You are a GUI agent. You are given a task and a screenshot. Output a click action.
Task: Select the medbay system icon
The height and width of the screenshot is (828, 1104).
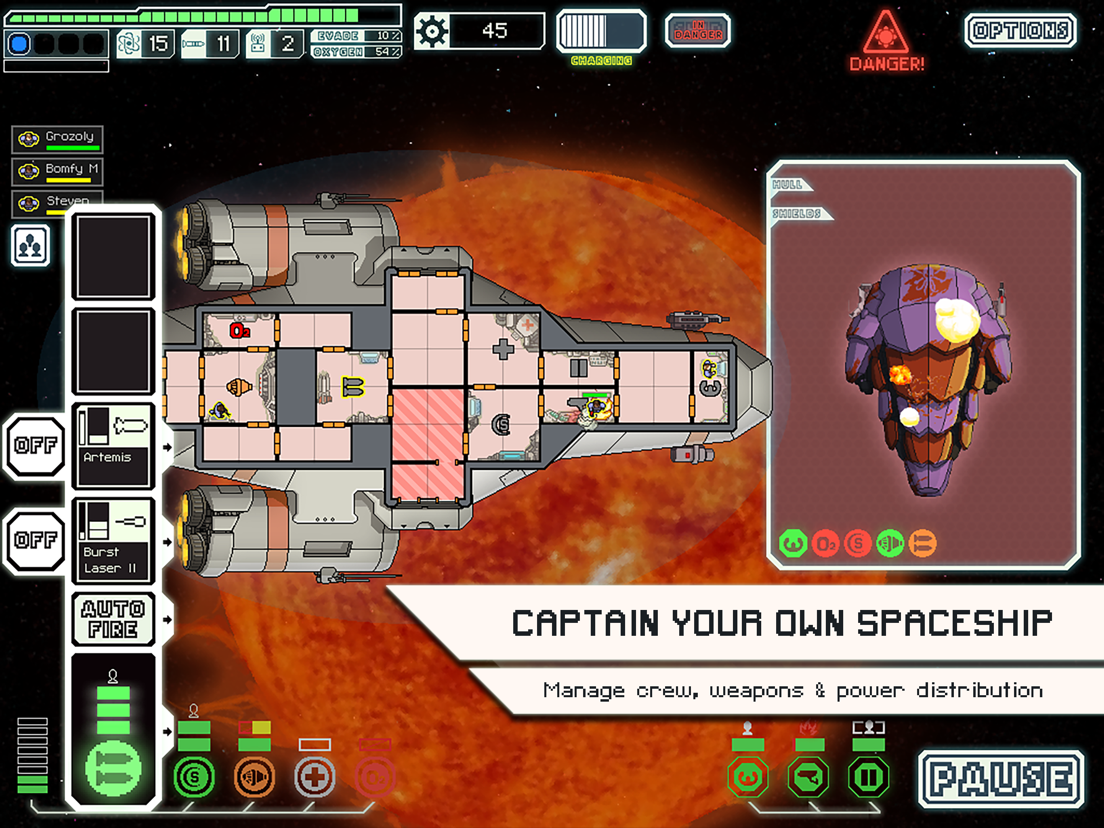point(314,776)
